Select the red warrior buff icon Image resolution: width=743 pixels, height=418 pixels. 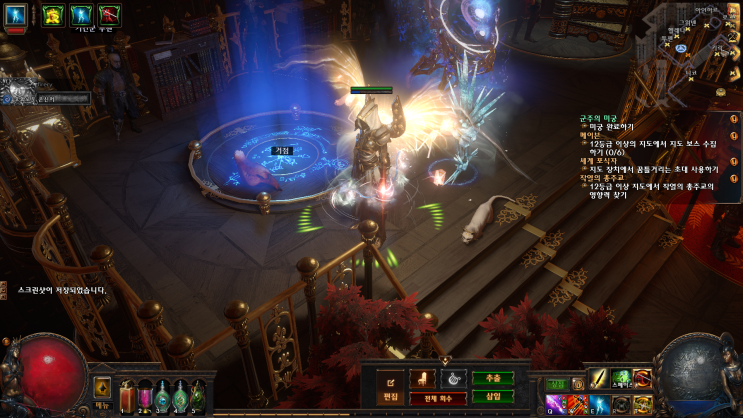tap(107, 14)
